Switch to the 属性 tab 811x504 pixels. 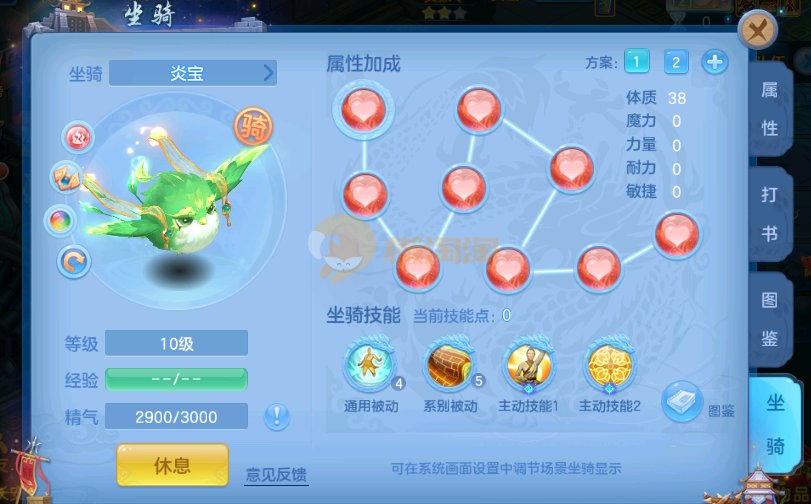(770, 110)
